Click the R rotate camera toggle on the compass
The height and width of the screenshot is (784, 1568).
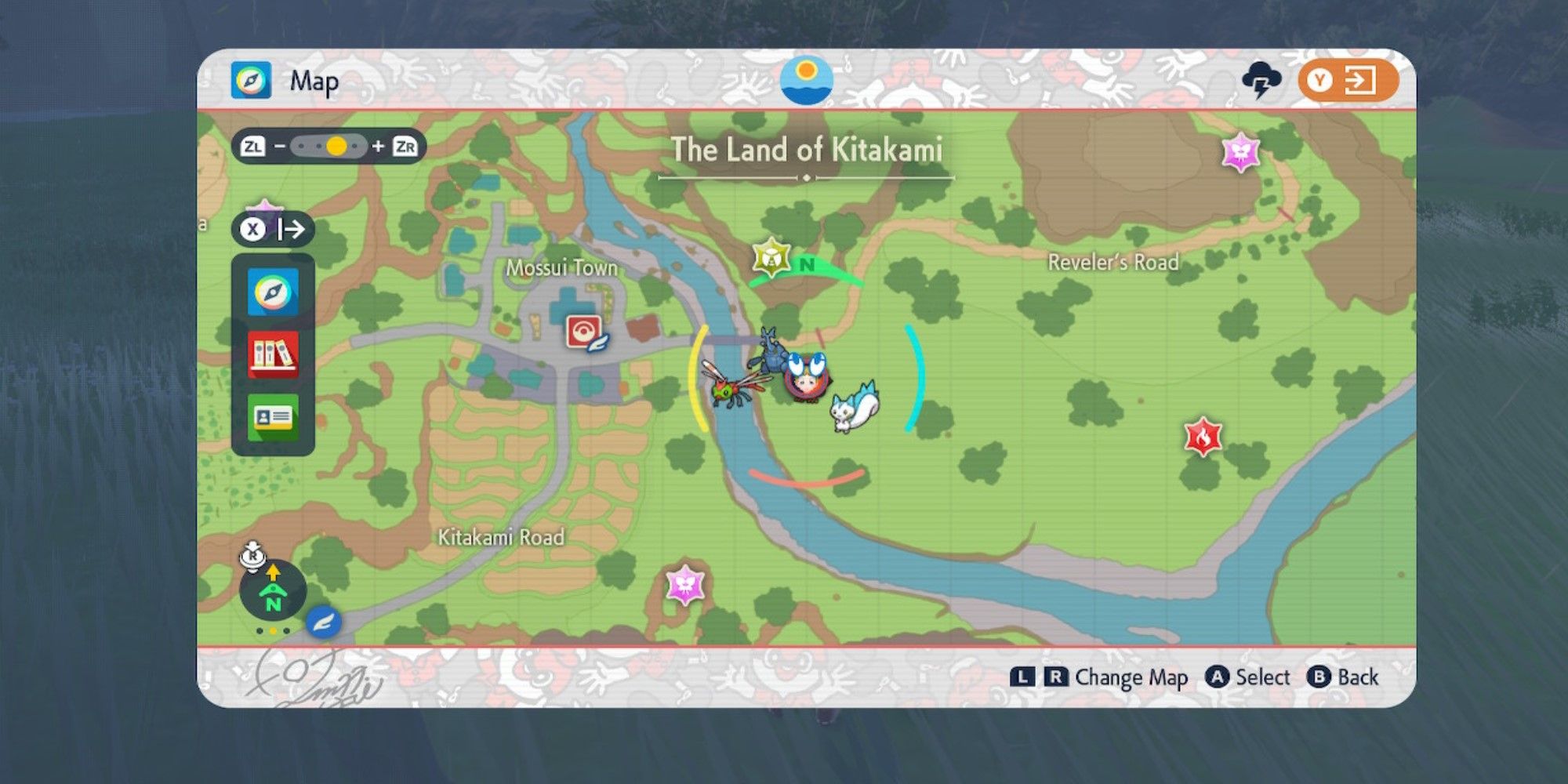click(x=254, y=557)
